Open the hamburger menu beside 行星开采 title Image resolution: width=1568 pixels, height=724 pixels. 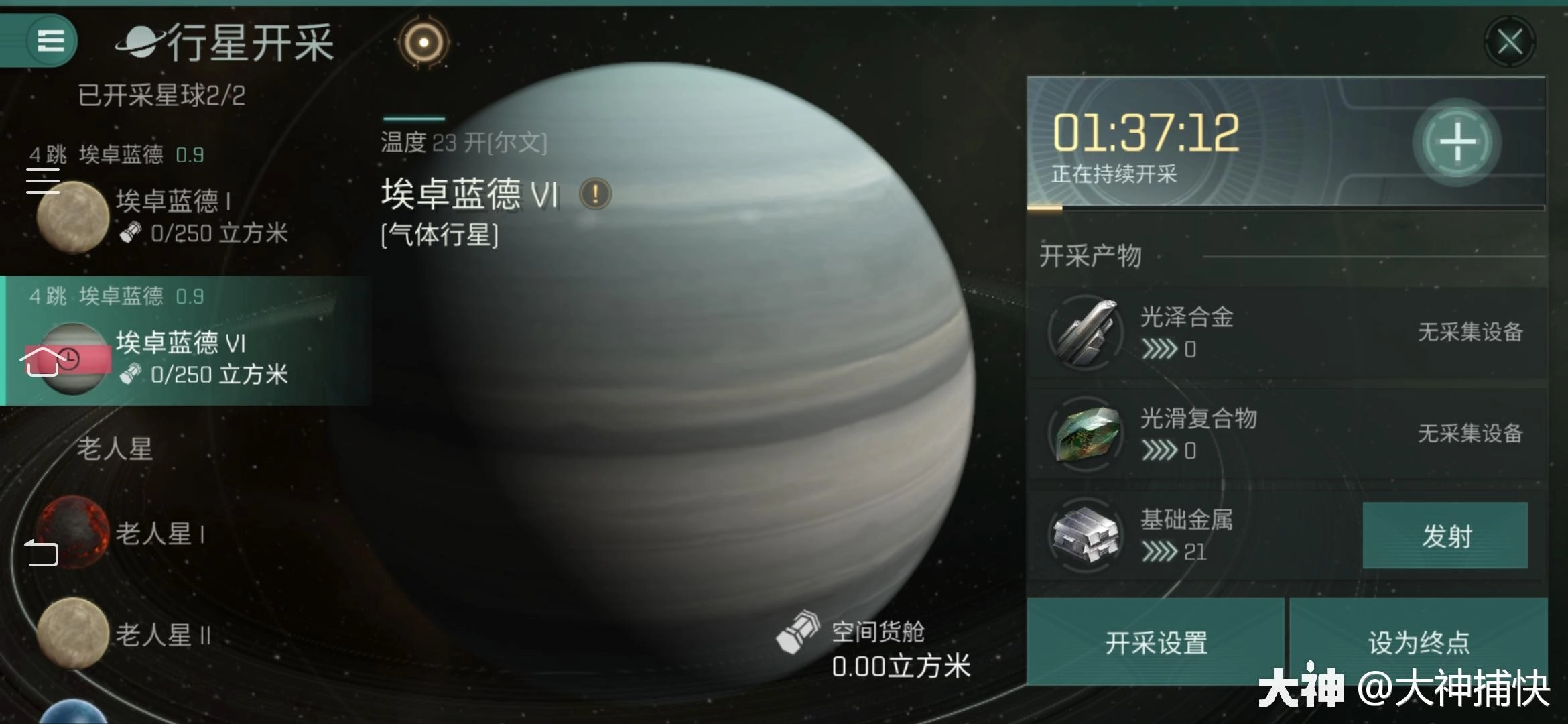pos(50,42)
